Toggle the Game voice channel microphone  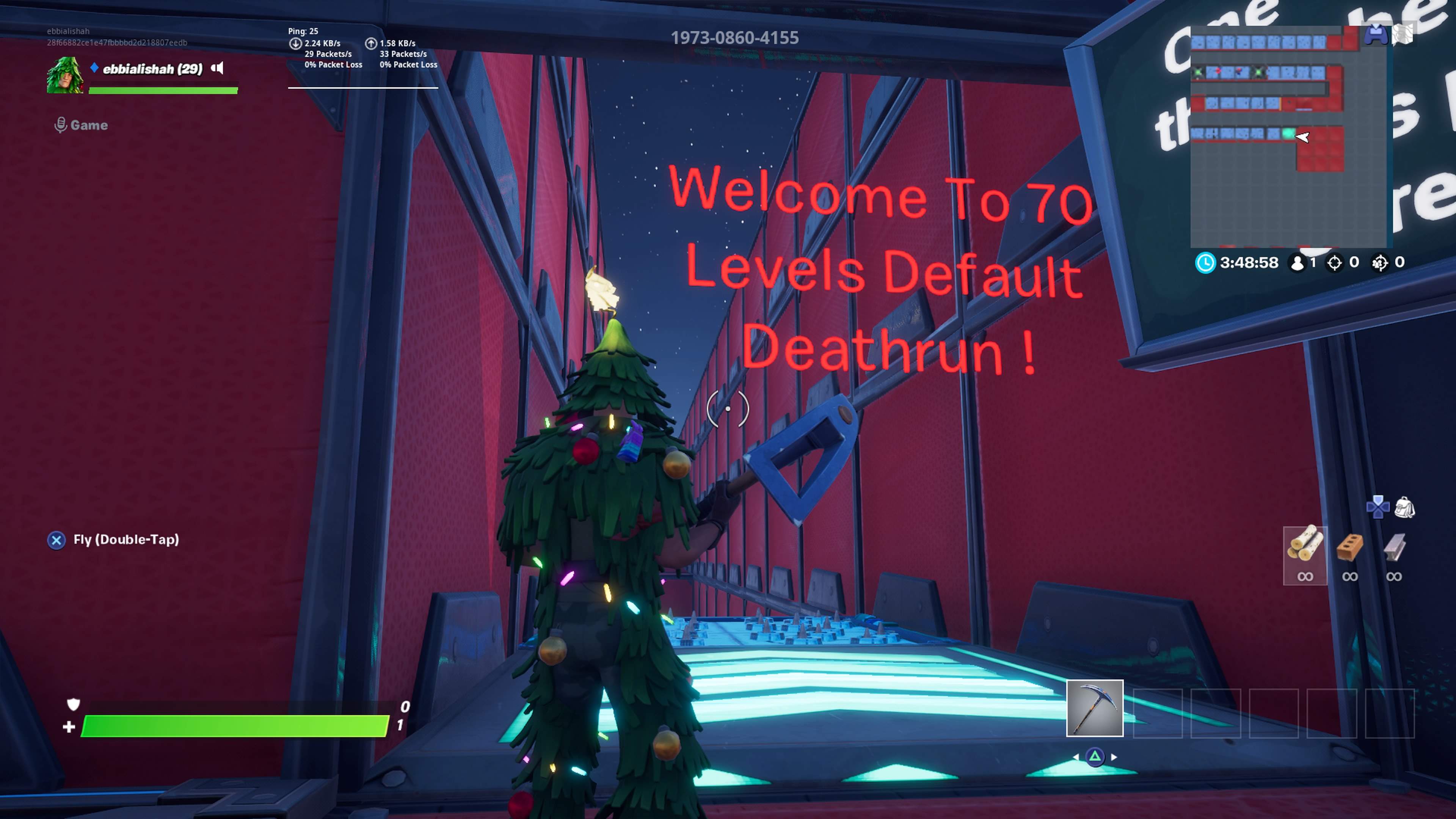[x=61, y=124]
